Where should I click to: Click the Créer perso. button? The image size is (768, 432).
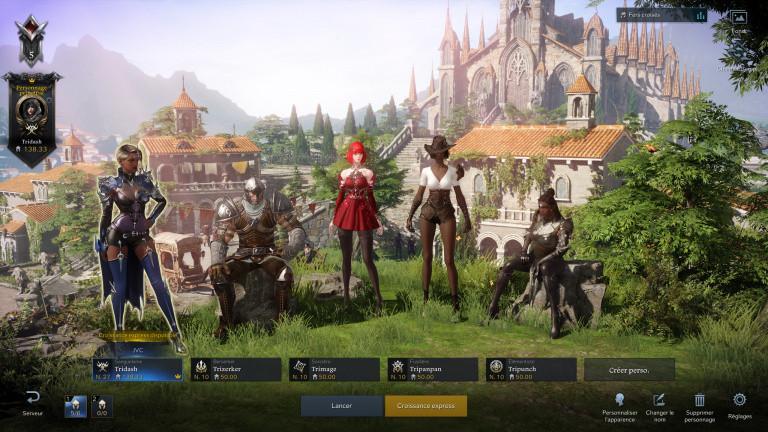point(630,370)
